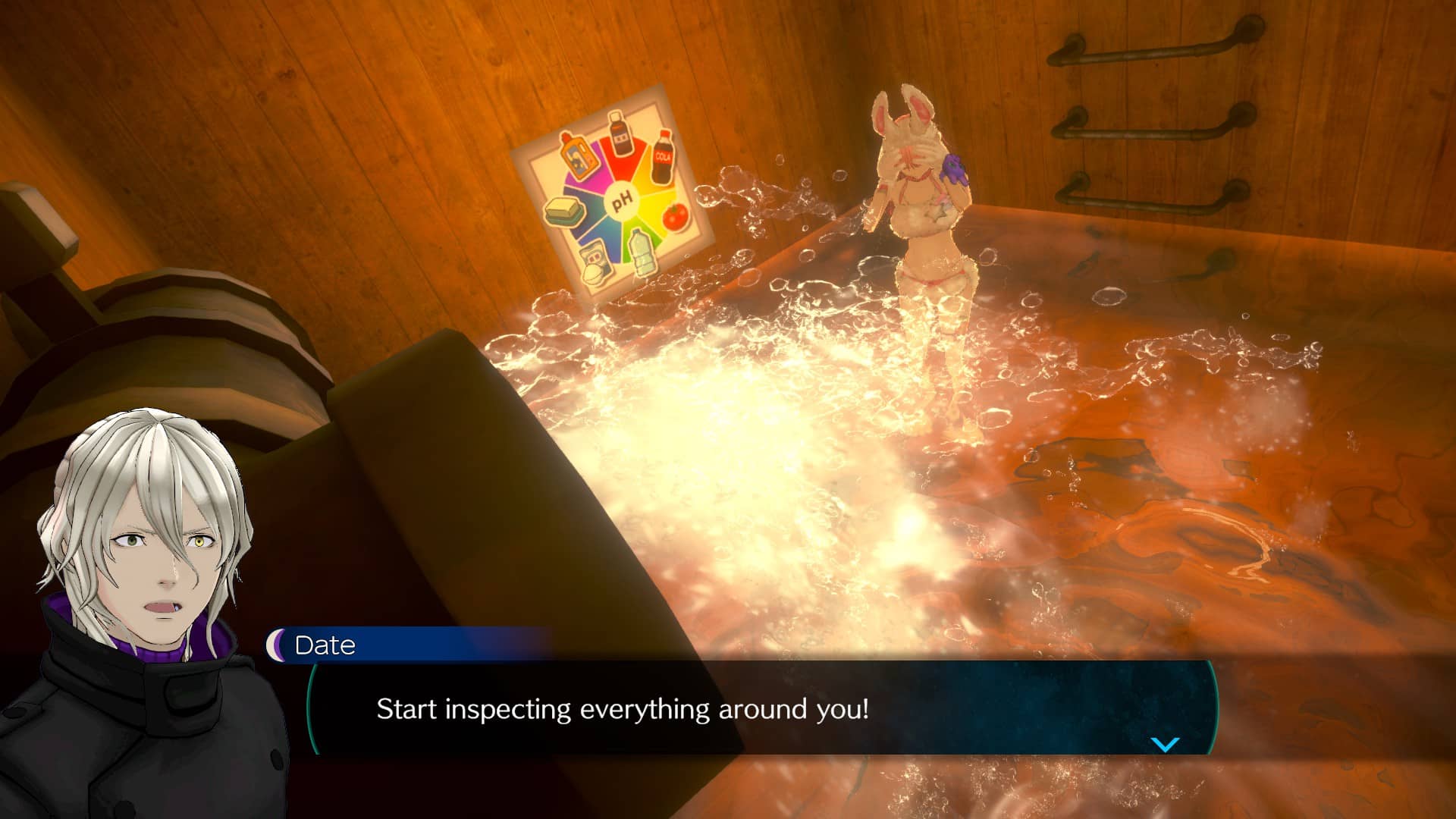Screen dimensions: 1456x819
Task: Advance dialogue with the blue down arrow
Action: 1165,744
